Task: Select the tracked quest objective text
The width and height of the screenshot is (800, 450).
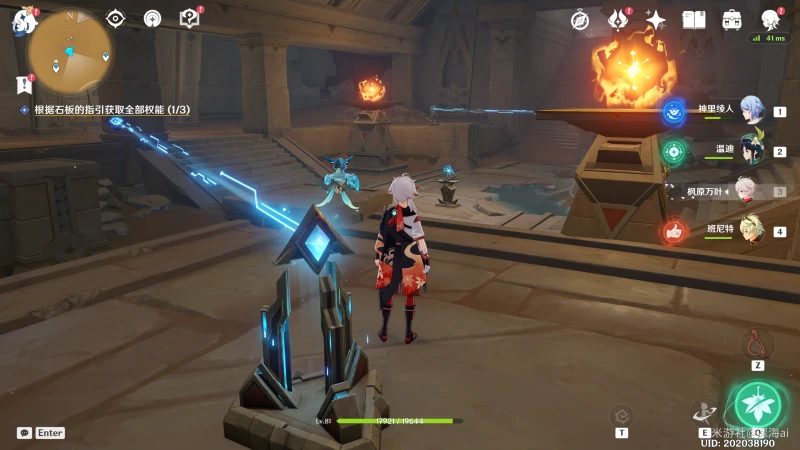Action: tap(112, 110)
